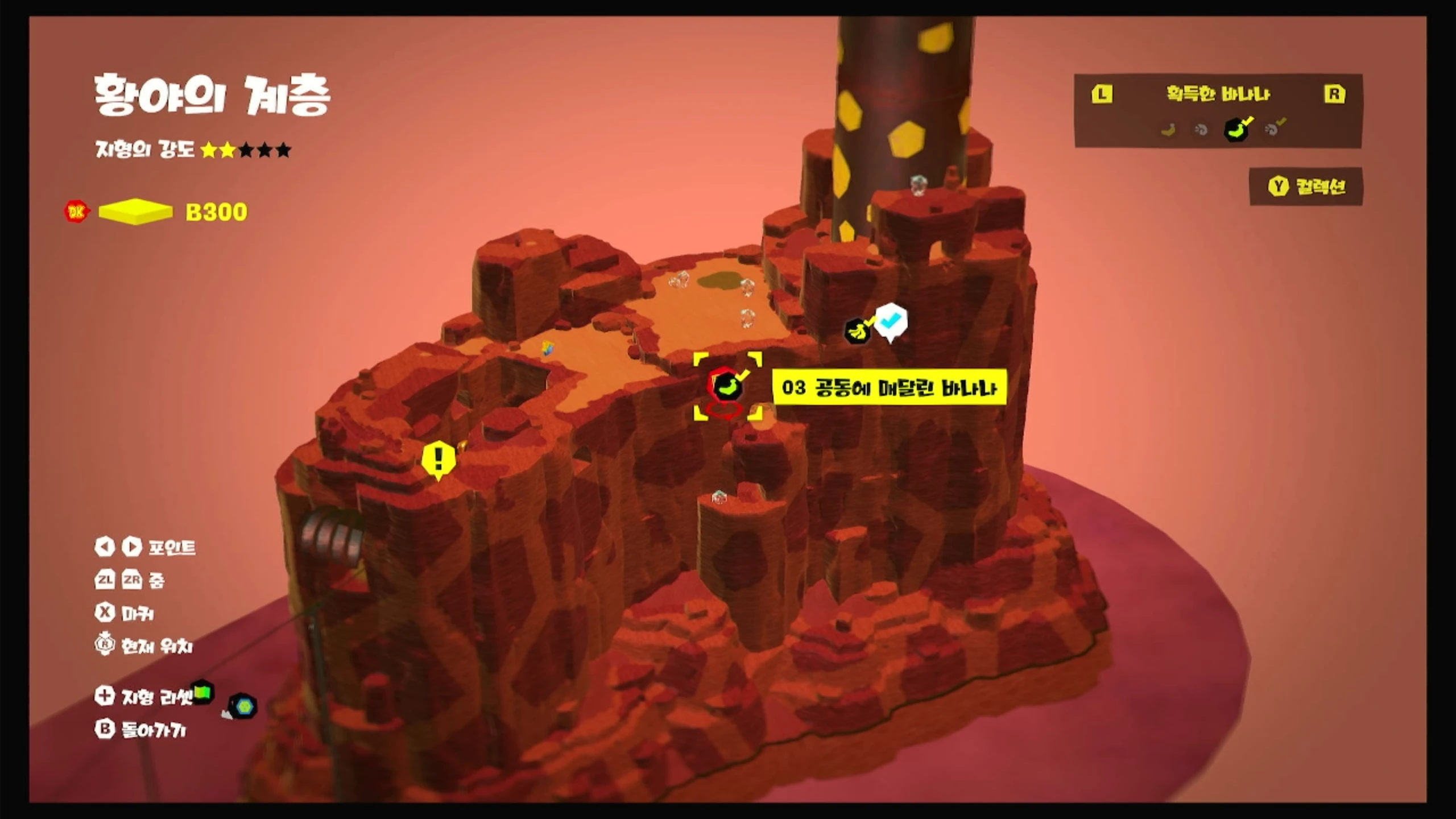The image size is (1456, 819).
Task: Switch filter to uncollected bananas icon
Action: (1168, 130)
